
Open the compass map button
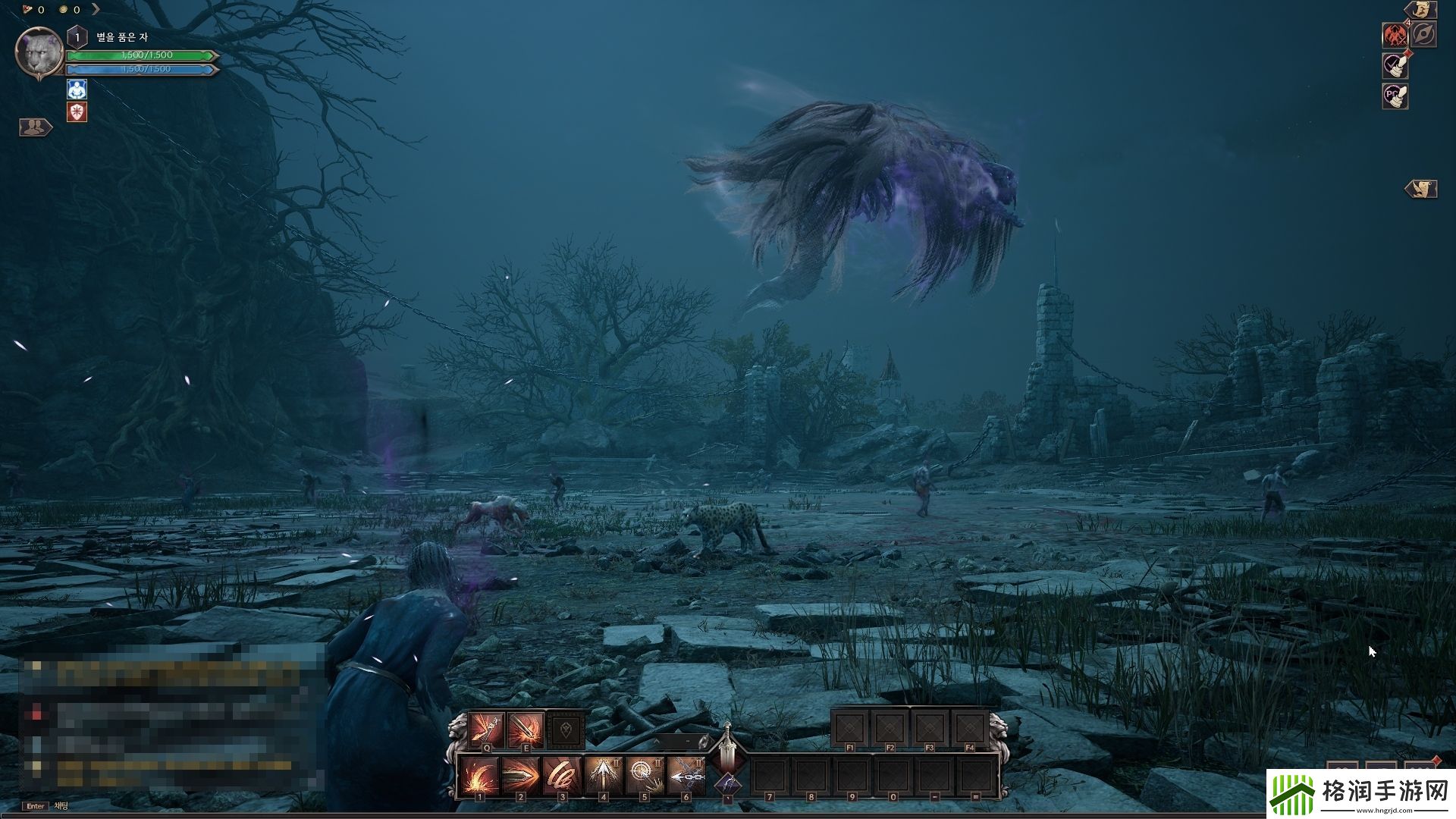click(1424, 35)
